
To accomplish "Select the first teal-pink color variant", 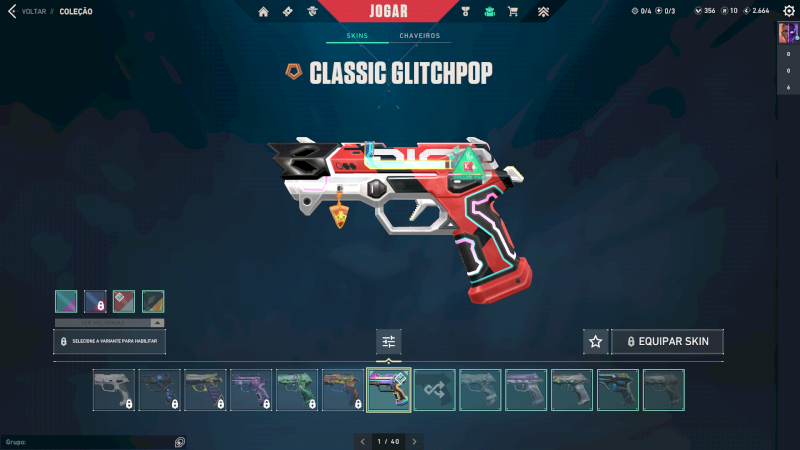I will pyautogui.click(x=66, y=301).
